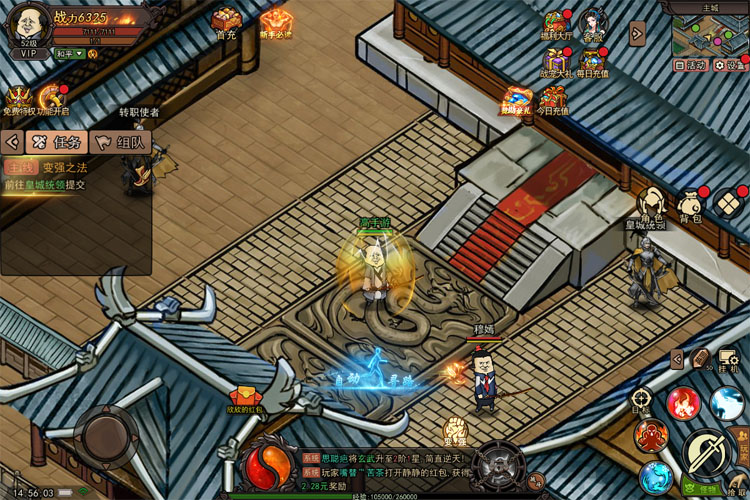The image size is (750, 500).
Task: Open the 今日充值 red gift box
Action: pyautogui.click(x=553, y=99)
